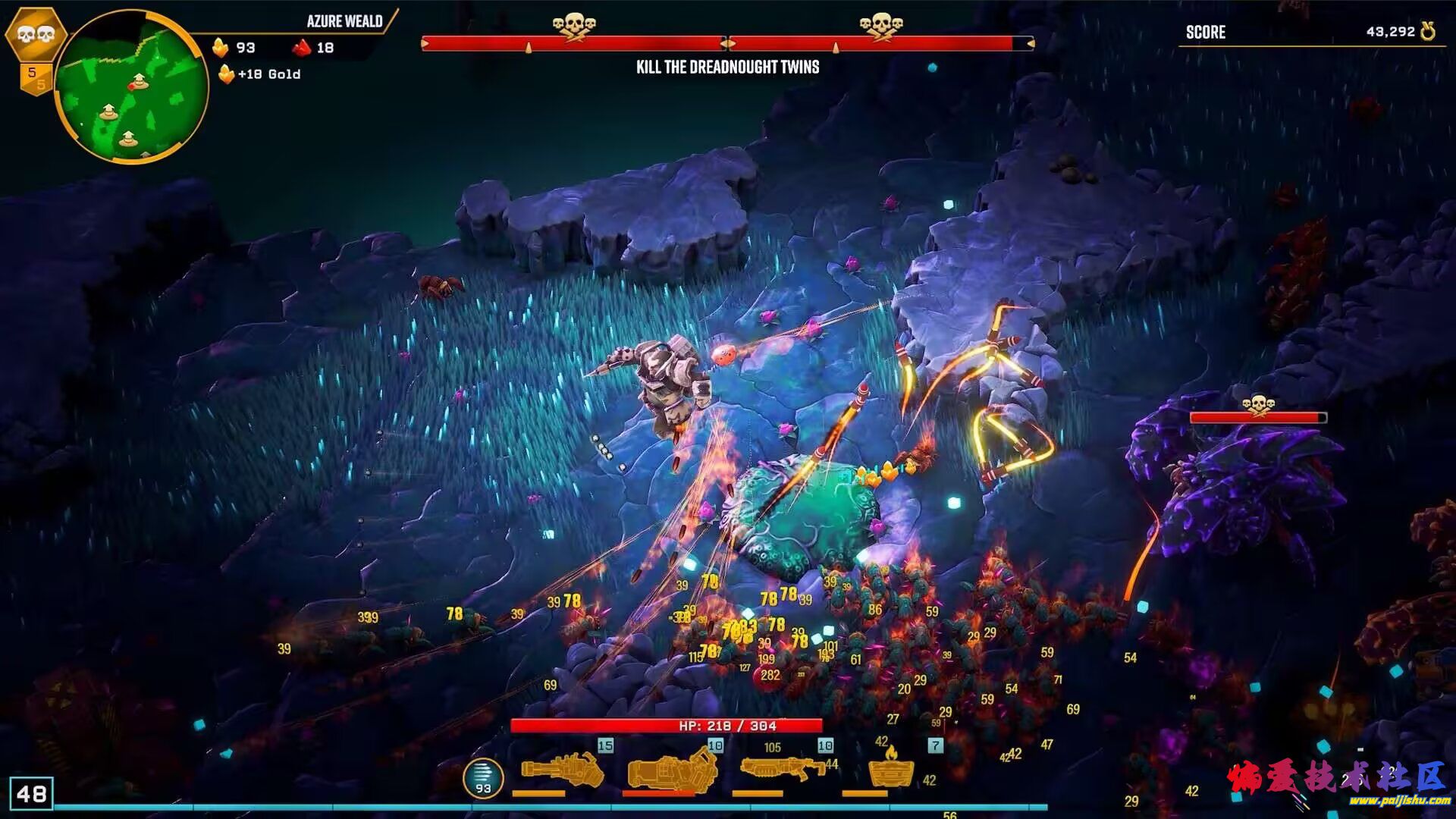Click the Kill the Dreadnought Twins objective
Image resolution: width=1456 pixels, height=819 pixels.
pos(727,67)
